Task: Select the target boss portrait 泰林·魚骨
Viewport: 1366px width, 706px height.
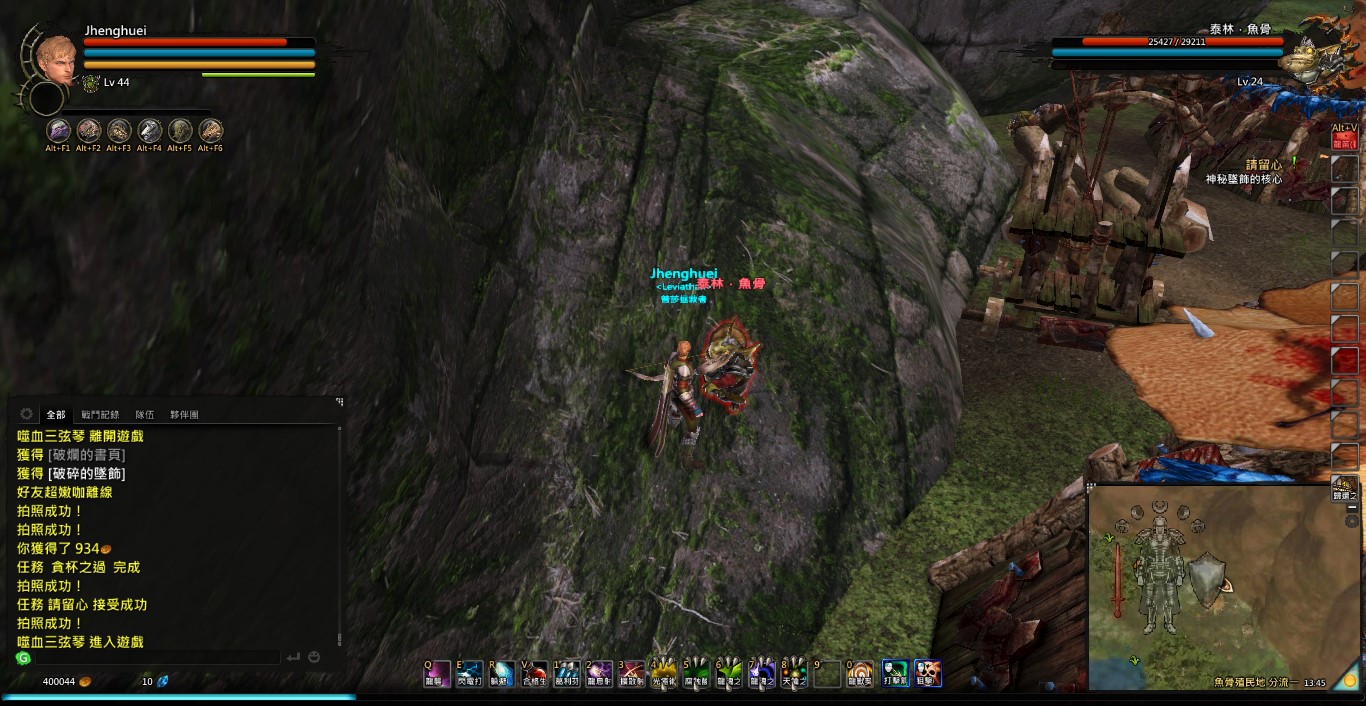Action: pos(1306,60)
